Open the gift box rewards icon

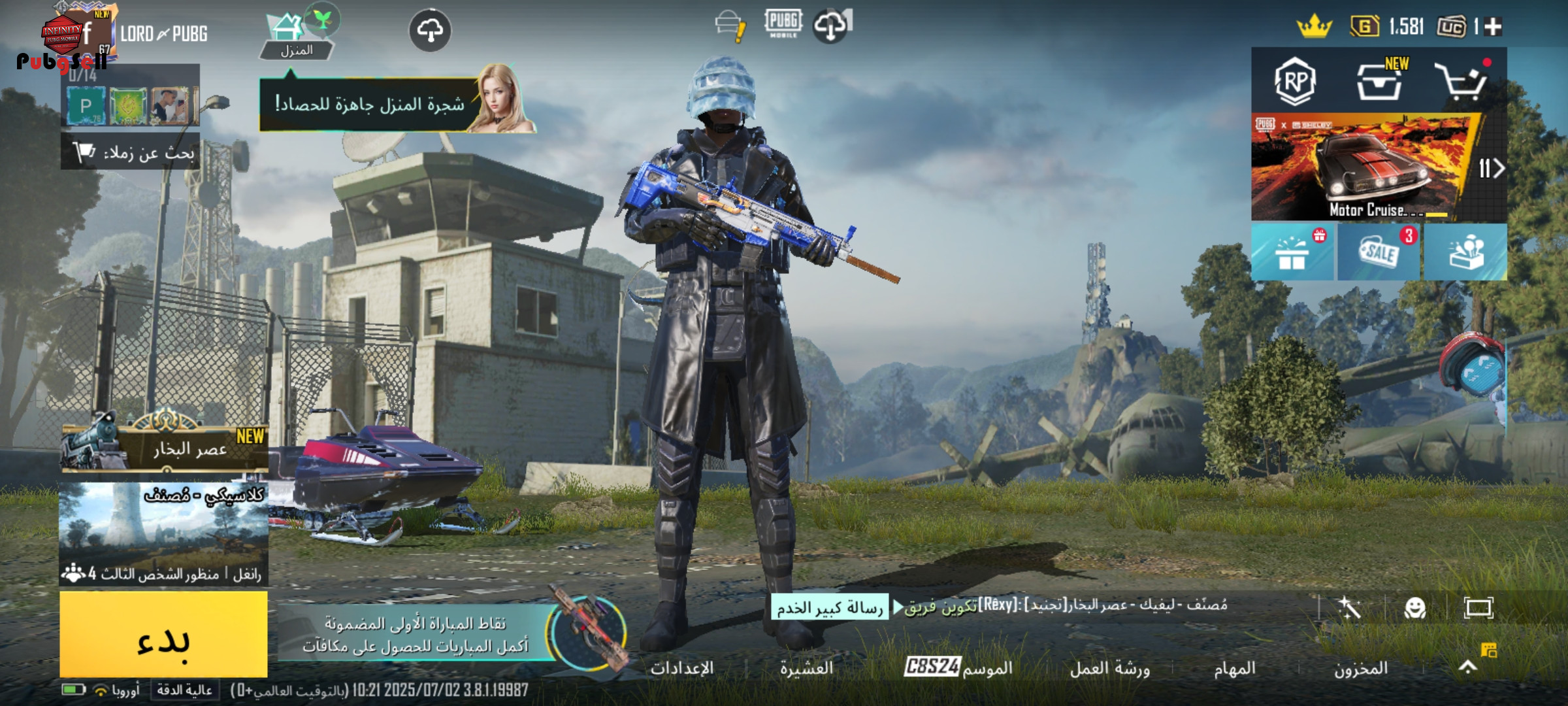tap(1292, 253)
